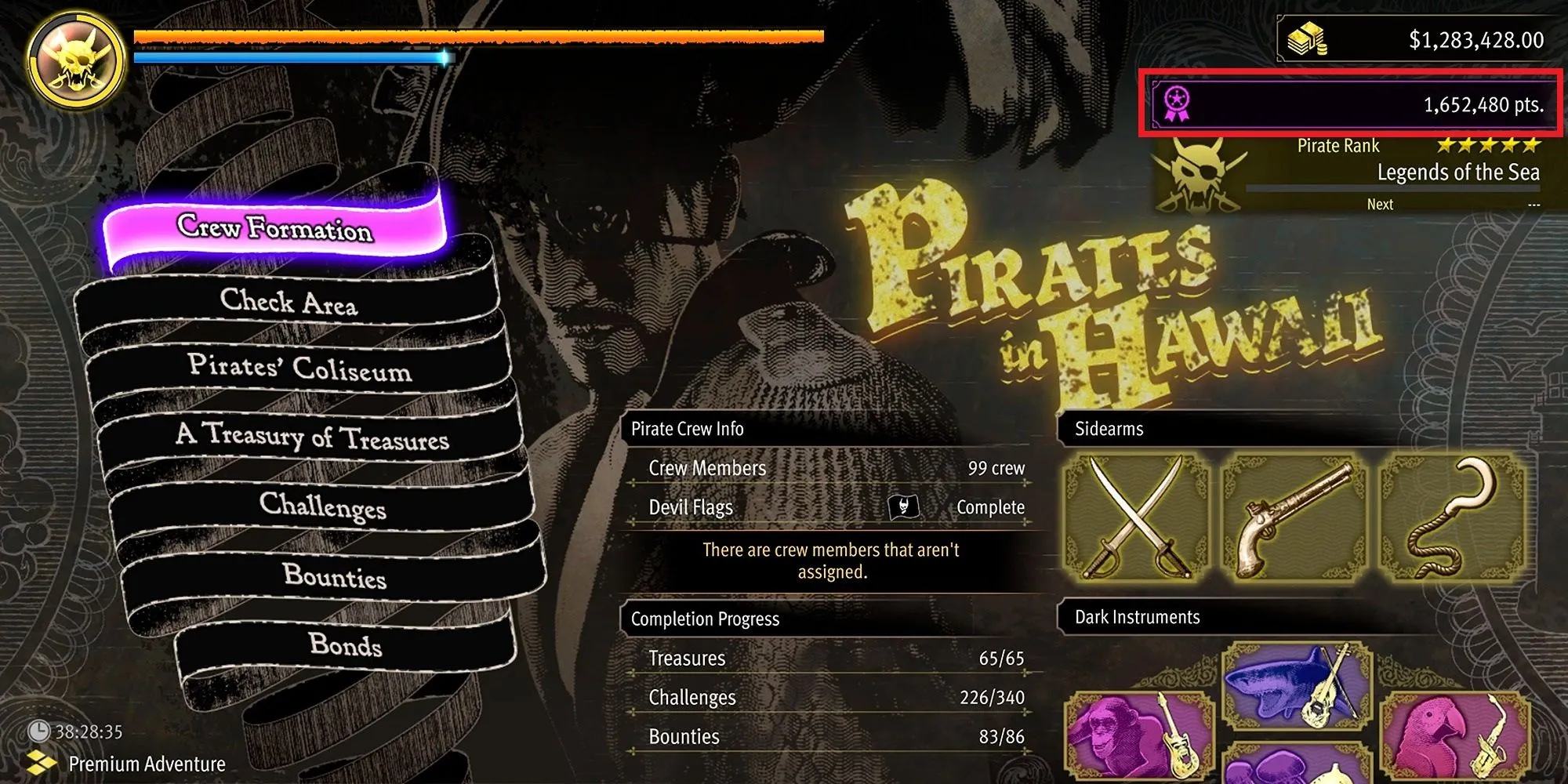Image resolution: width=1568 pixels, height=784 pixels.
Task: Open the Pirates' Coliseum option
Action: 299,367
